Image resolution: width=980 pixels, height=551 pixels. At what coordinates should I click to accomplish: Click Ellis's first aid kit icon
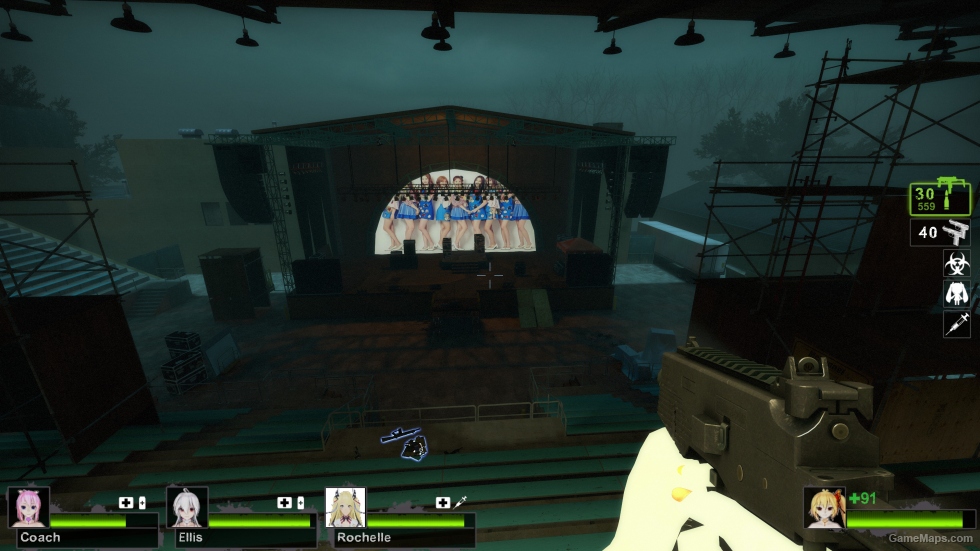[x=284, y=502]
